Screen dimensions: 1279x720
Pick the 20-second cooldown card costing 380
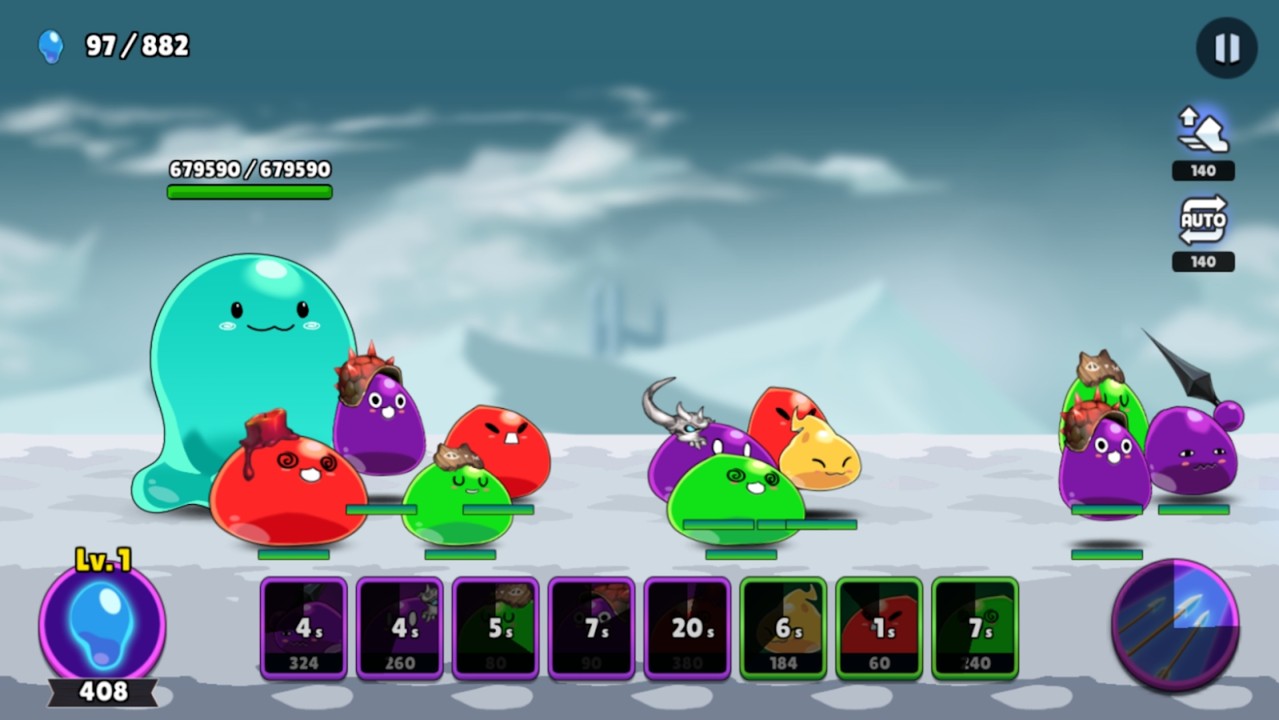(x=688, y=628)
